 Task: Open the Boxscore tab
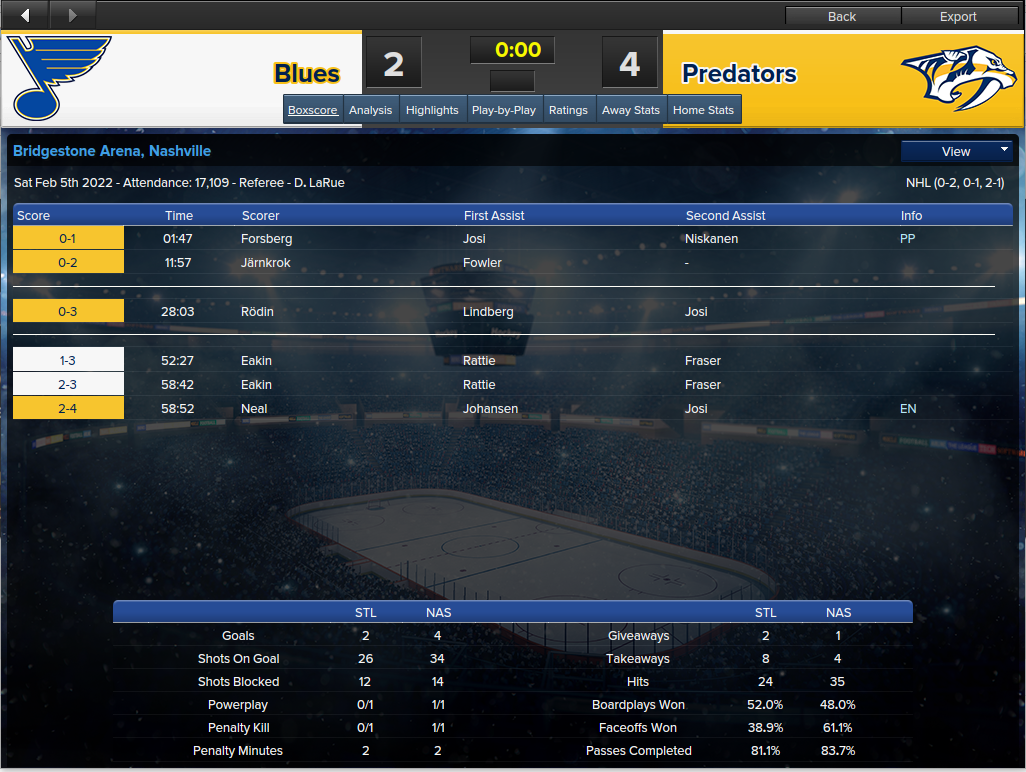tap(313, 110)
